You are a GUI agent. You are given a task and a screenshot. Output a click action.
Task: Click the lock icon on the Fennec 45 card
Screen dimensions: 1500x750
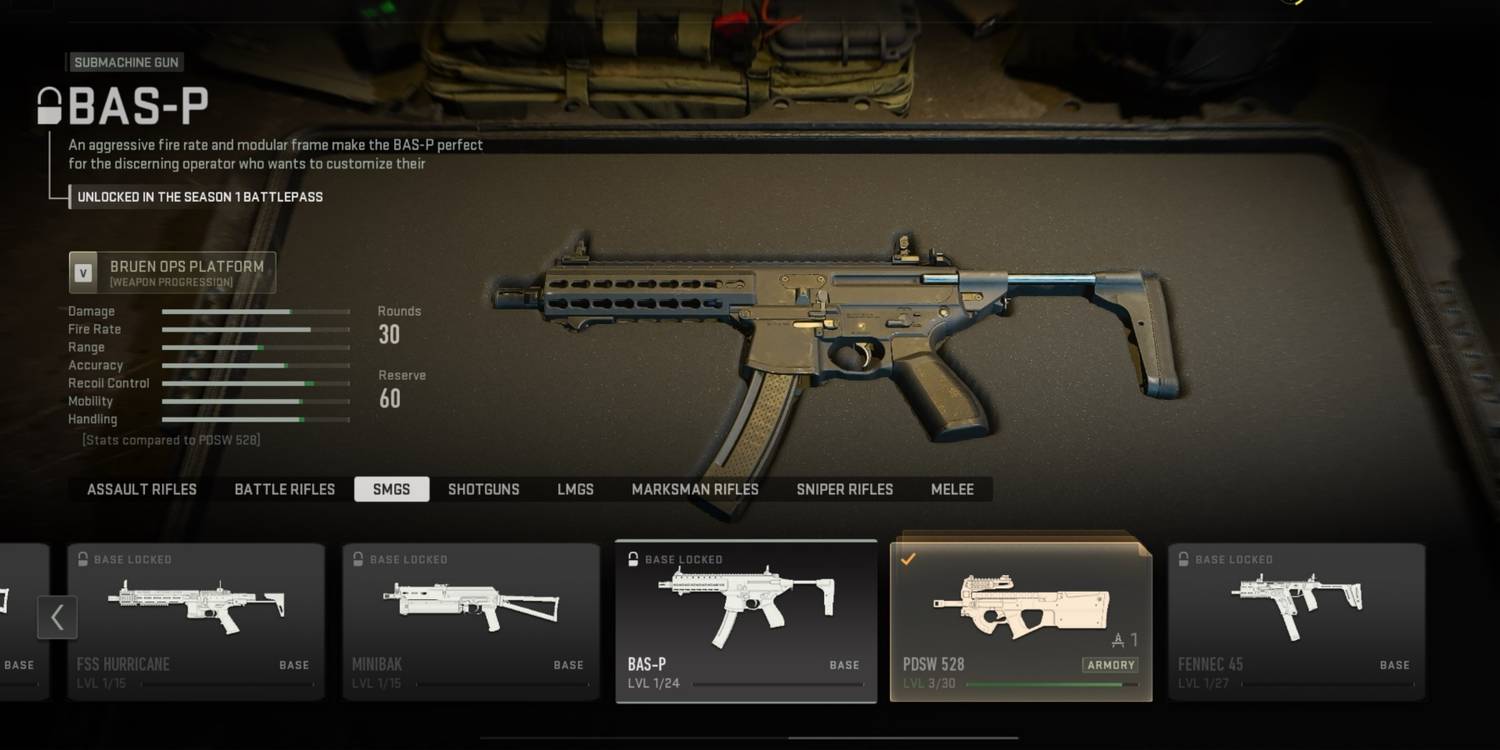click(1185, 560)
